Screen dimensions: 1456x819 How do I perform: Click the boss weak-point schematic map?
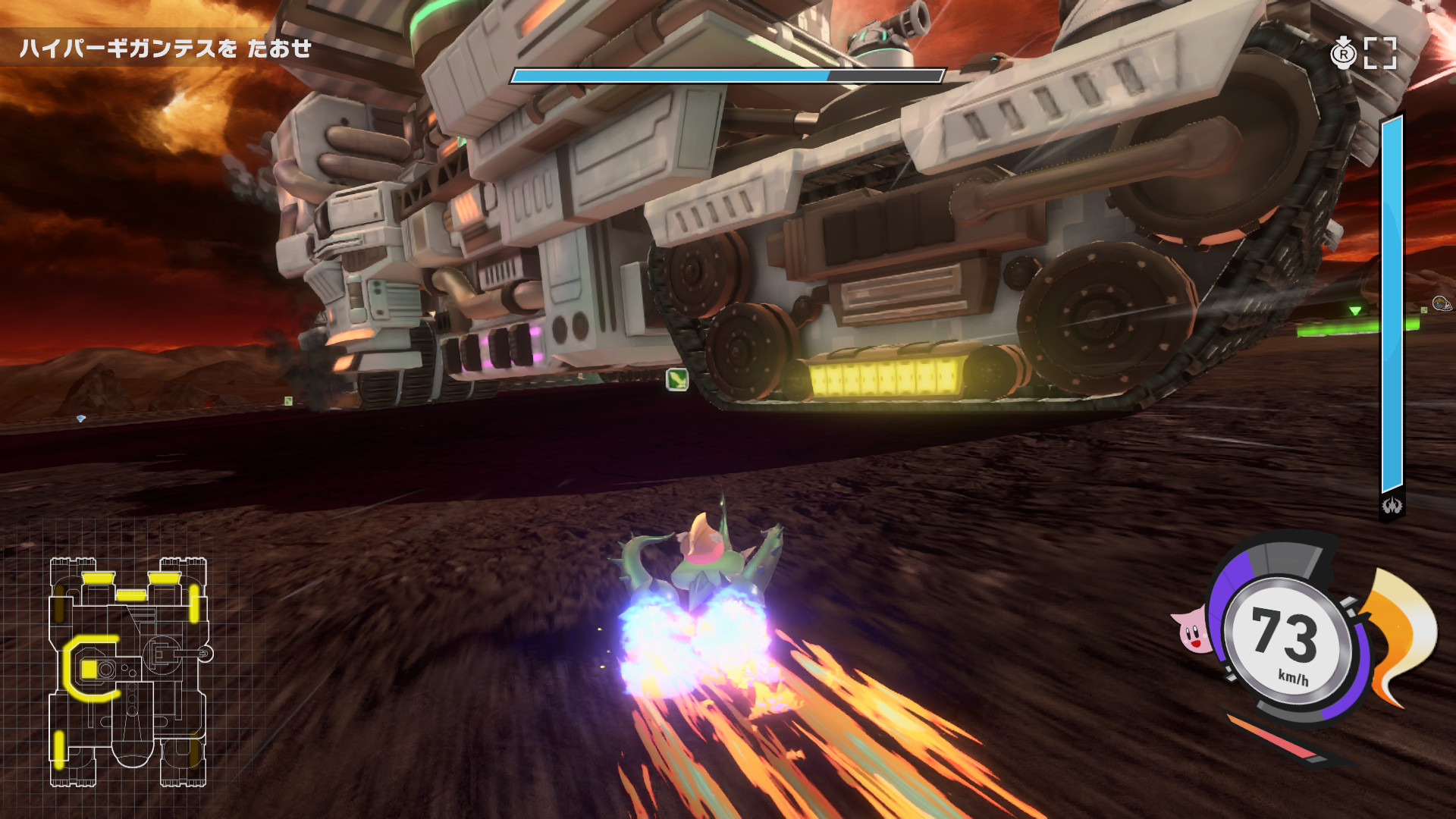click(x=129, y=671)
